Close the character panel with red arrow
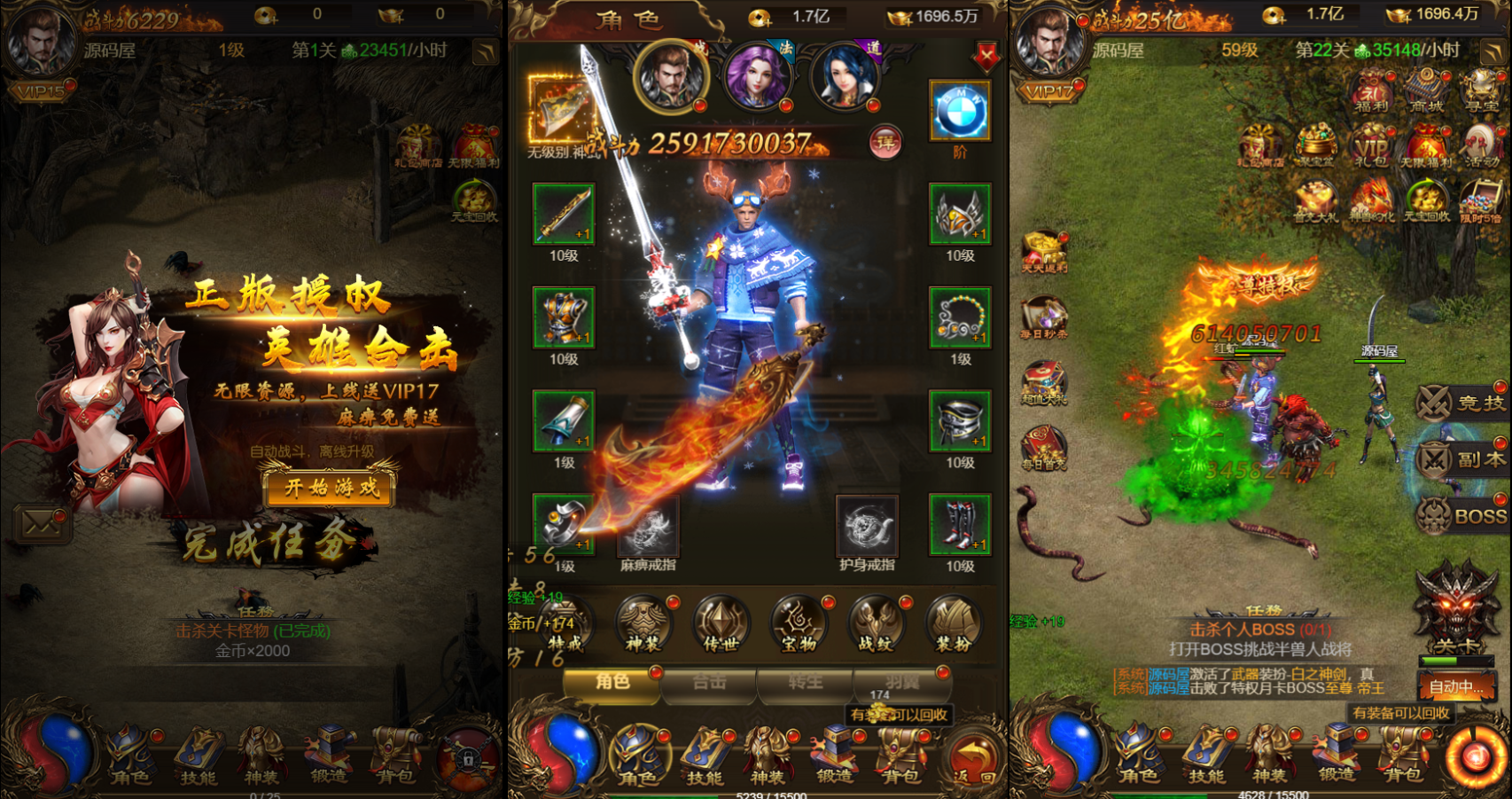 [x=986, y=59]
